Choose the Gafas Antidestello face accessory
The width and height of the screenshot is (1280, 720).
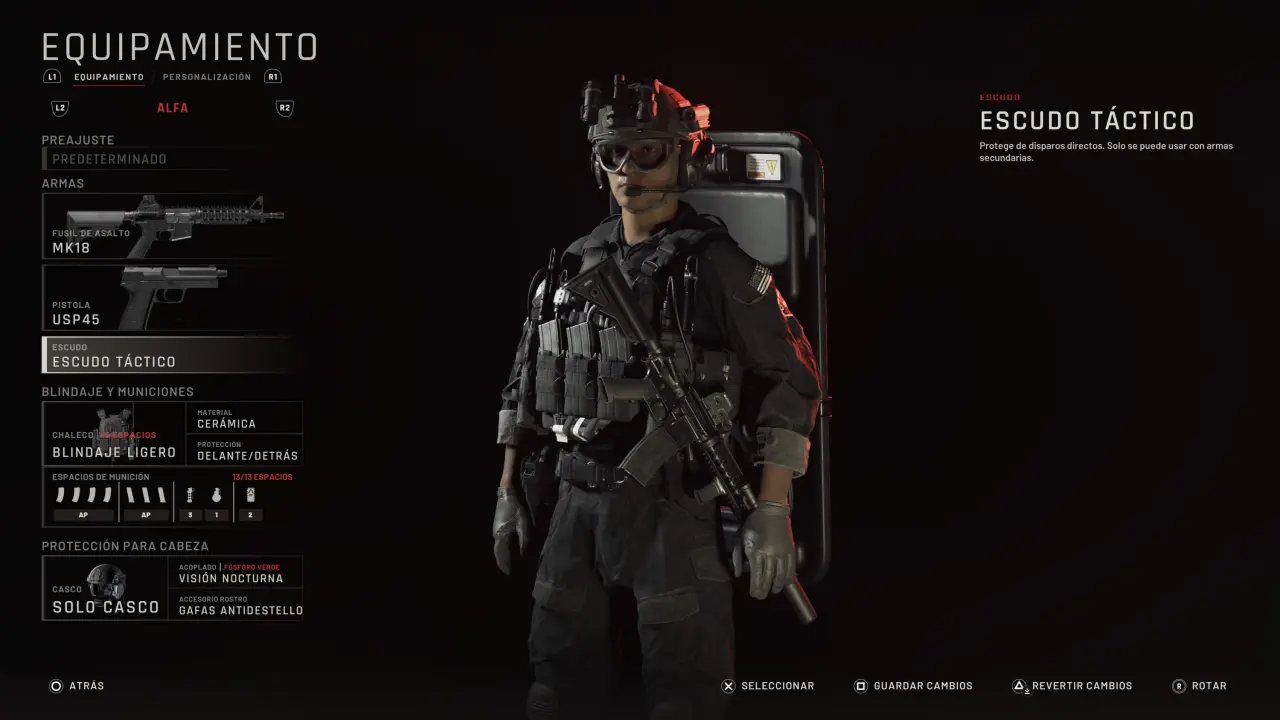(x=236, y=604)
